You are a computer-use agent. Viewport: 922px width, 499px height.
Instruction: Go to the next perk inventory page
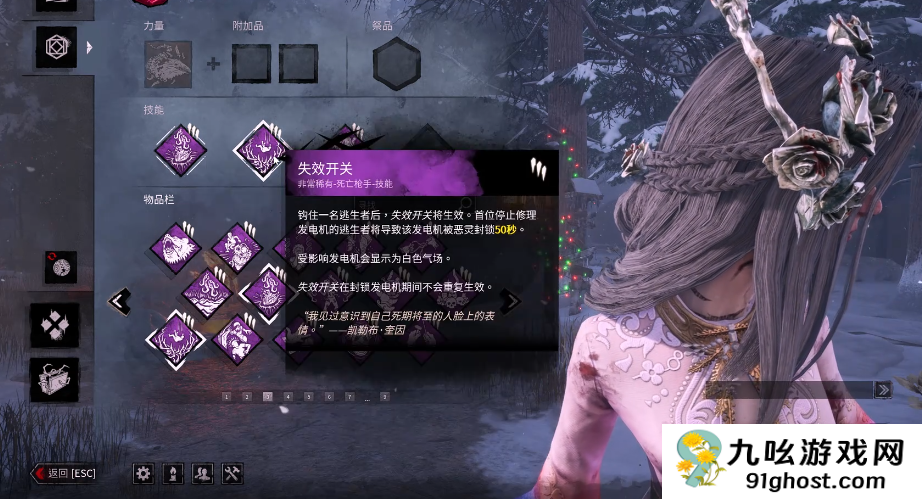pyautogui.click(x=511, y=300)
